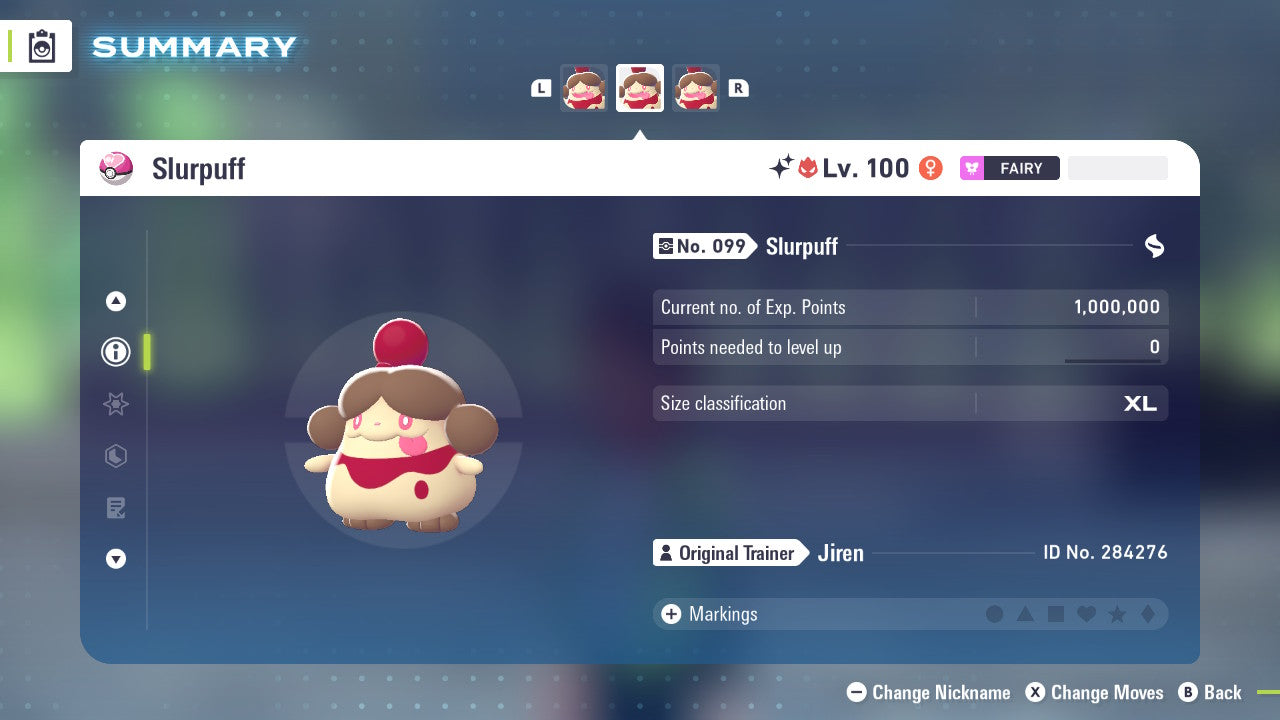The height and width of the screenshot is (720, 1280).
Task: Toggle the diamond marking
Action: 1148,614
